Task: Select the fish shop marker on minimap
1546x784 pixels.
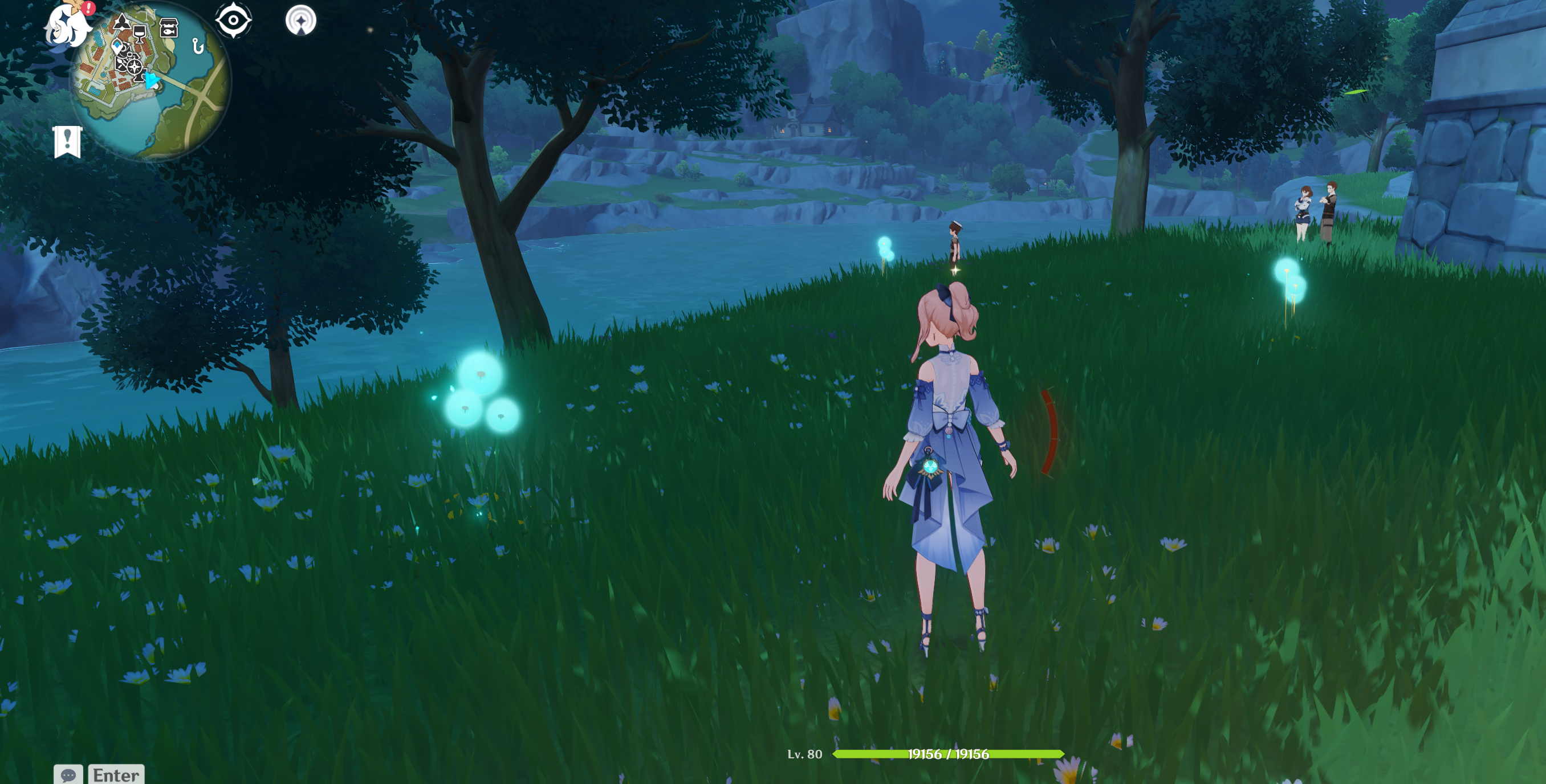Action: (x=169, y=27)
